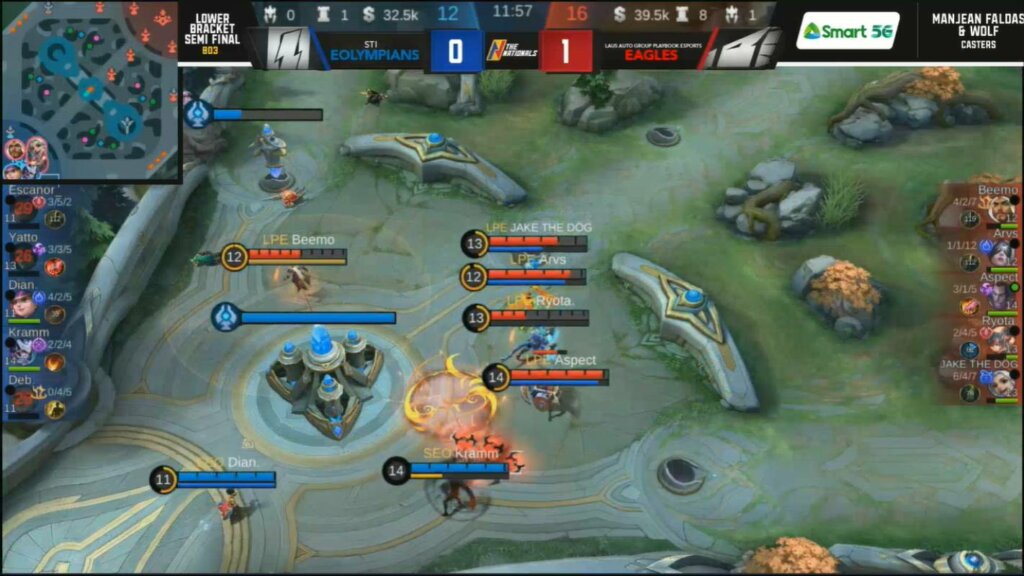Click Aspect's battle spell icon
The width and height of the screenshot is (1024, 576).
click(x=969, y=307)
